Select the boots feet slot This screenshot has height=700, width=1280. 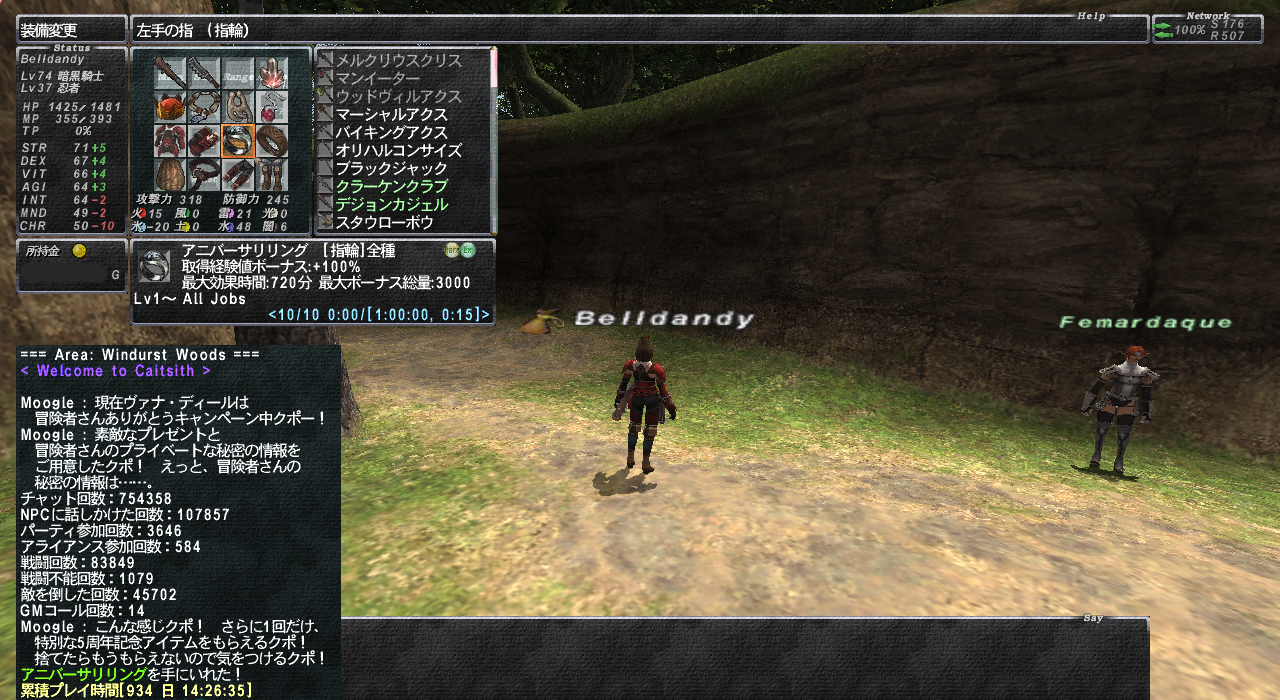(272, 175)
